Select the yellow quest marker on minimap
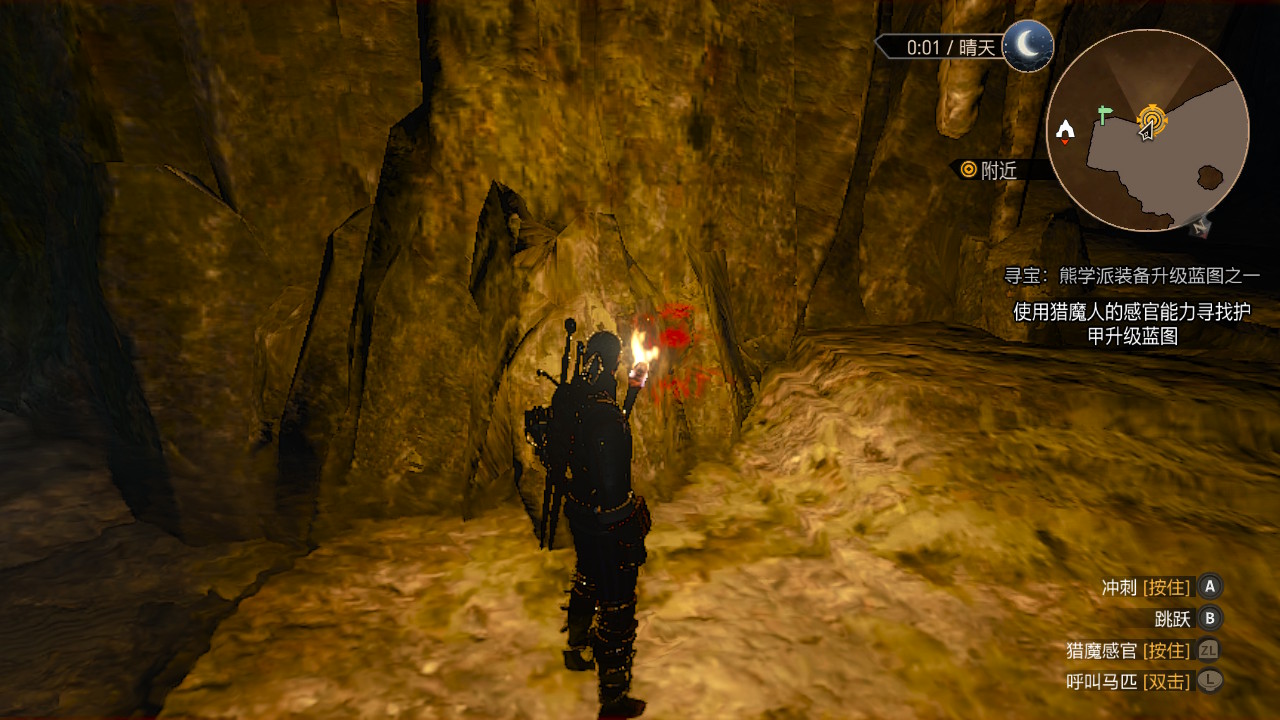This screenshot has width=1280, height=720. (x=1152, y=123)
